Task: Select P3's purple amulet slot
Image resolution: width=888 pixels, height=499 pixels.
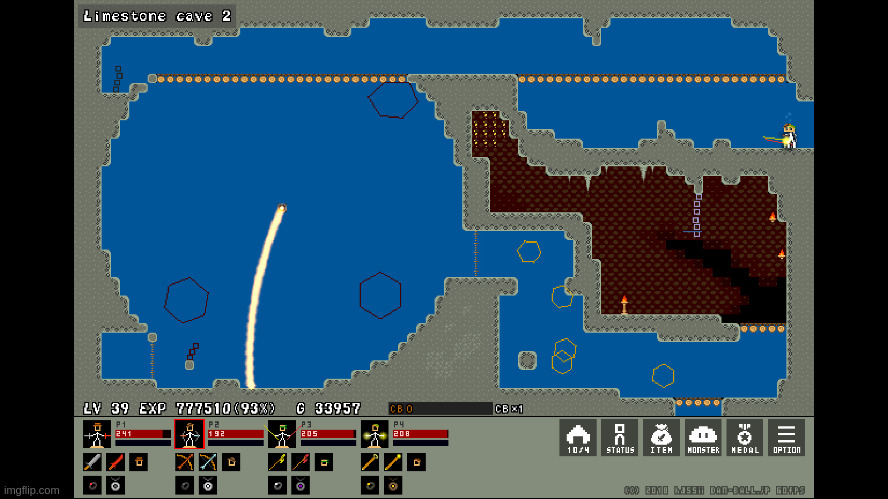Action: (300, 485)
